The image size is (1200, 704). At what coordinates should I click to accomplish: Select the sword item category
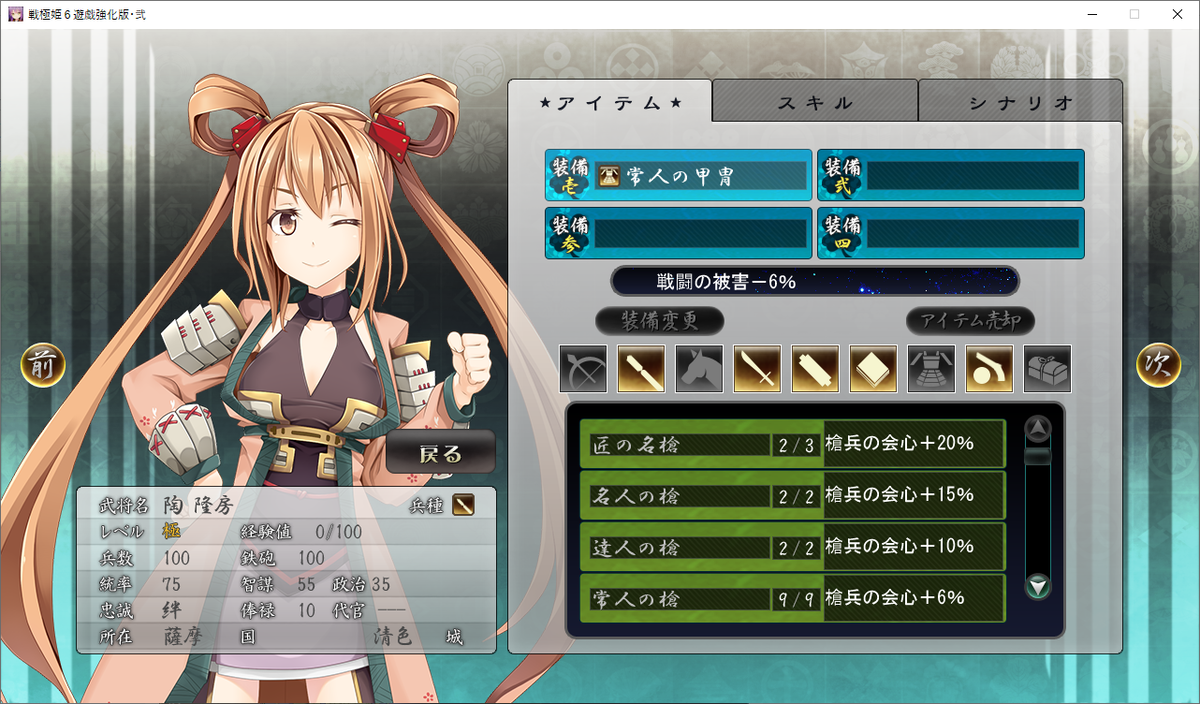coord(758,369)
